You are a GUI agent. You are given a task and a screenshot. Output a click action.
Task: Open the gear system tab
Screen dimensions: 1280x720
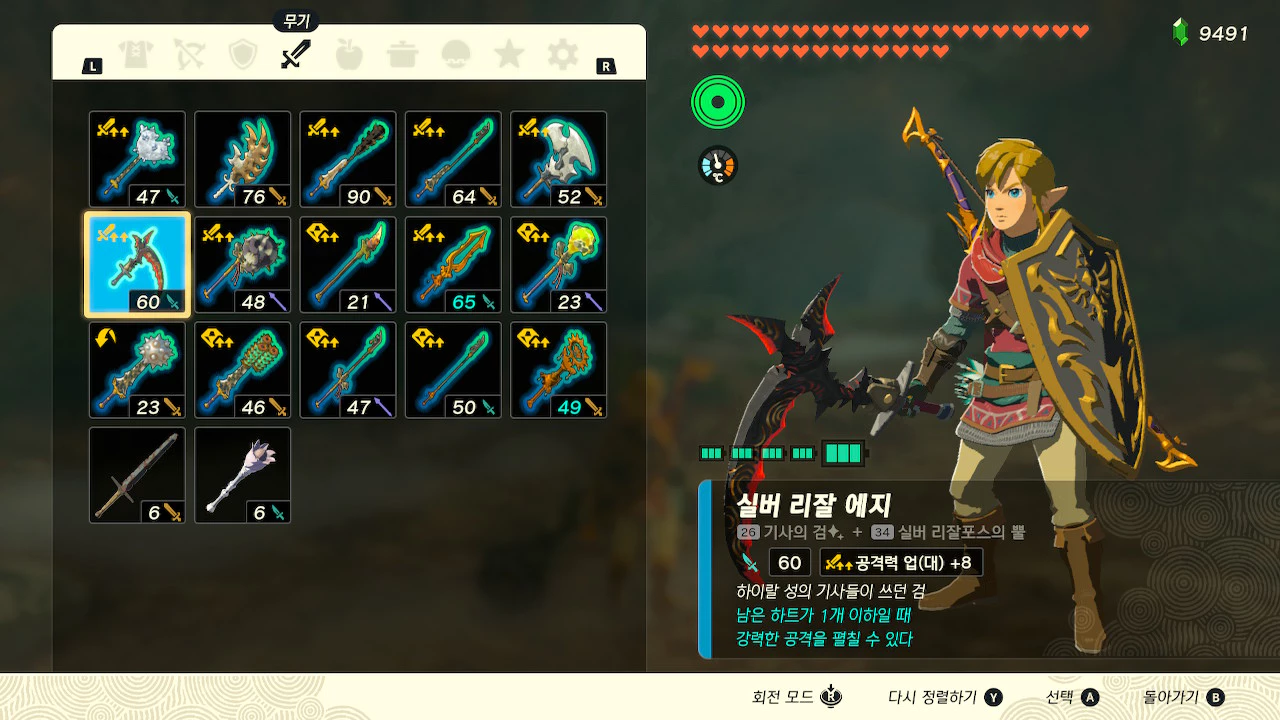coord(563,55)
